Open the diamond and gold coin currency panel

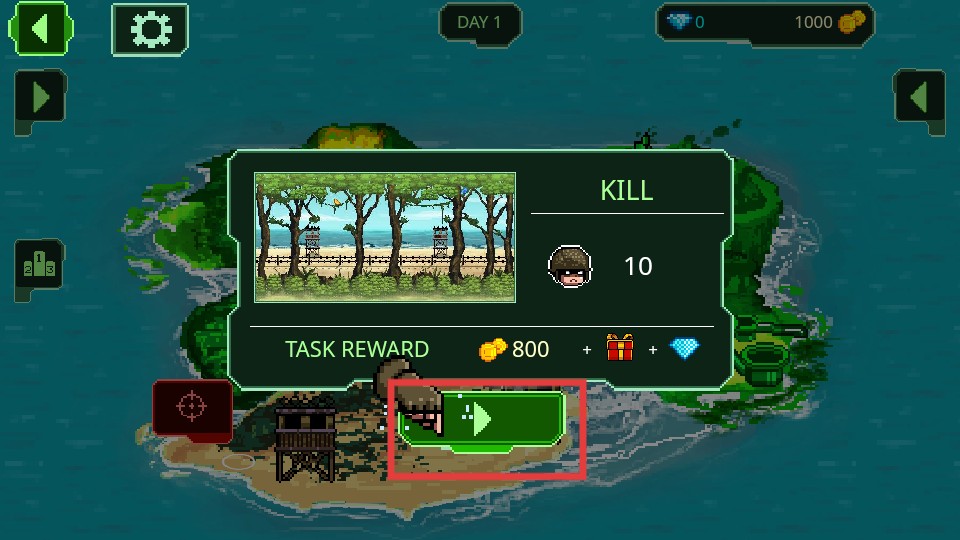pyautogui.click(x=765, y=22)
